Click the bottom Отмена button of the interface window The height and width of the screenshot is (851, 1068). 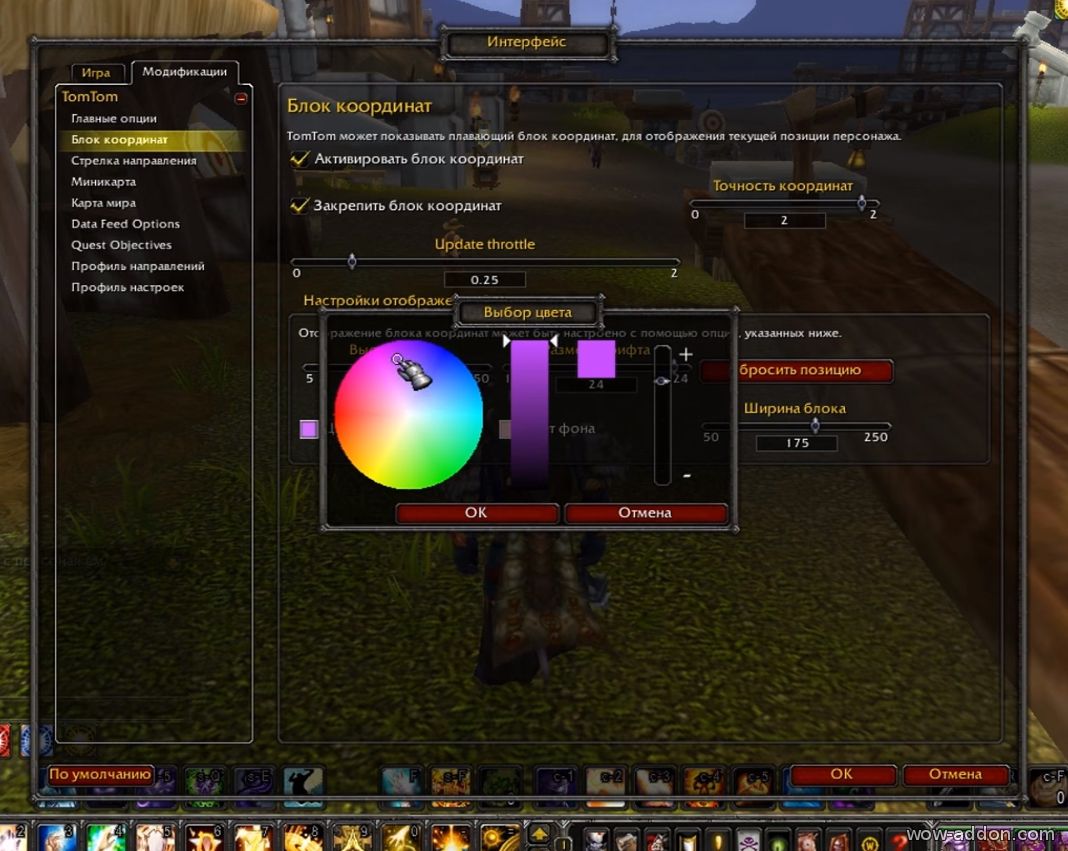pyautogui.click(x=955, y=774)
